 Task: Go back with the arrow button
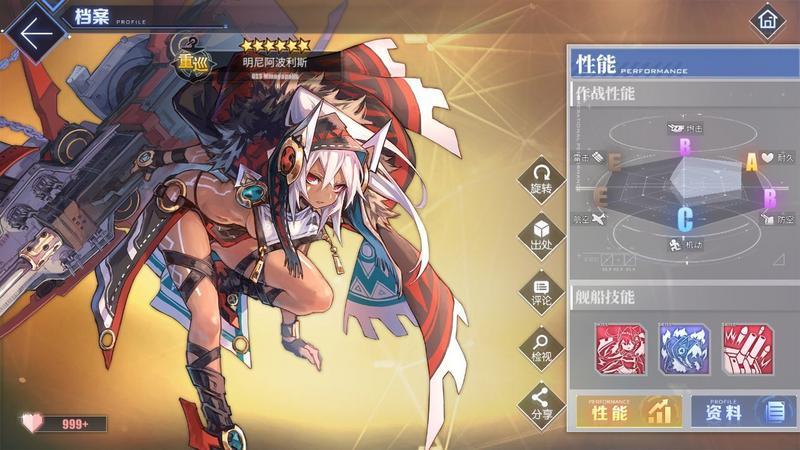click(x=35, y=32)
